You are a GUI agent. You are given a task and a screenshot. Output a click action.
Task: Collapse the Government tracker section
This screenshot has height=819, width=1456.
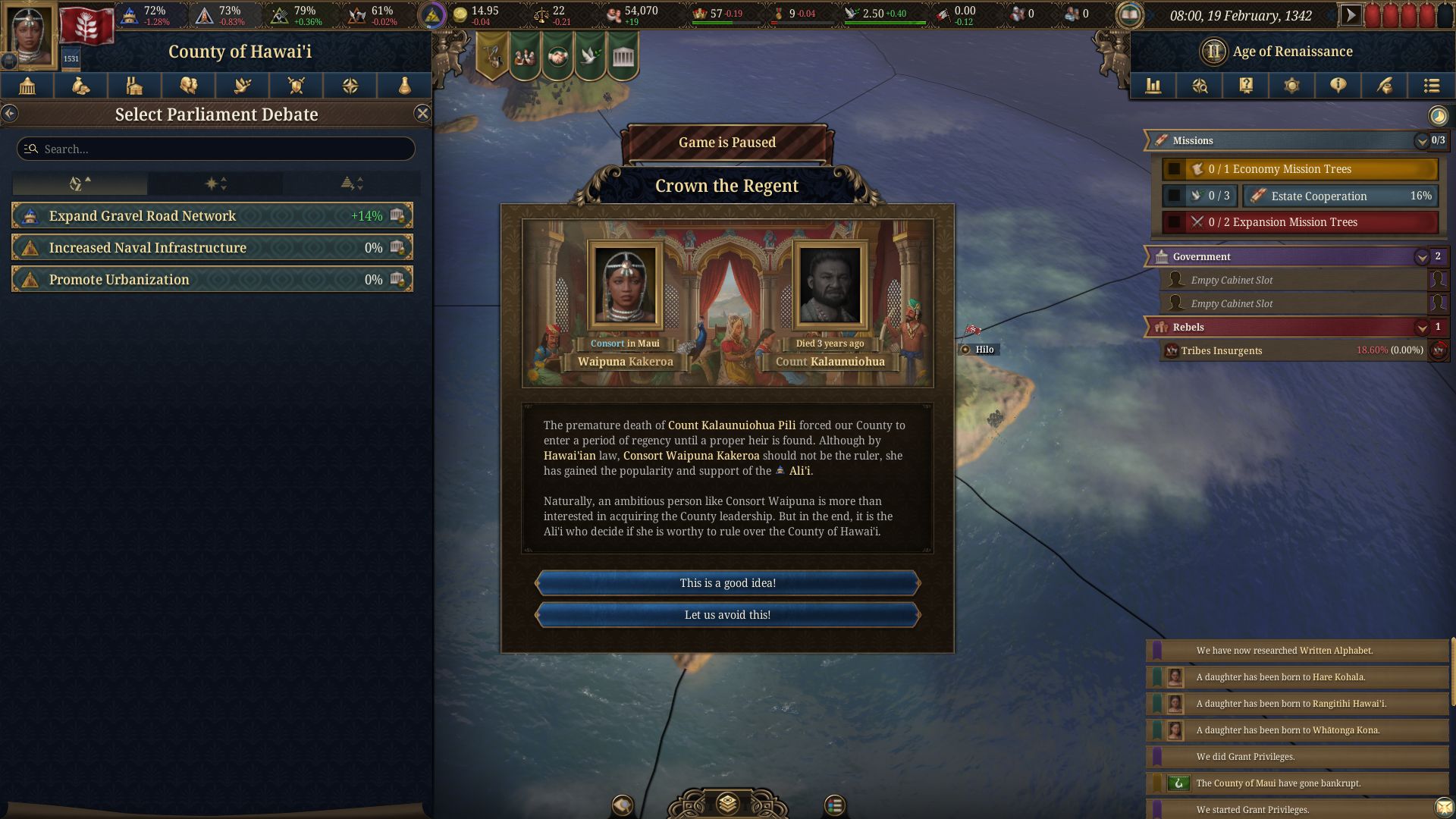click(x=1421, y=257)
